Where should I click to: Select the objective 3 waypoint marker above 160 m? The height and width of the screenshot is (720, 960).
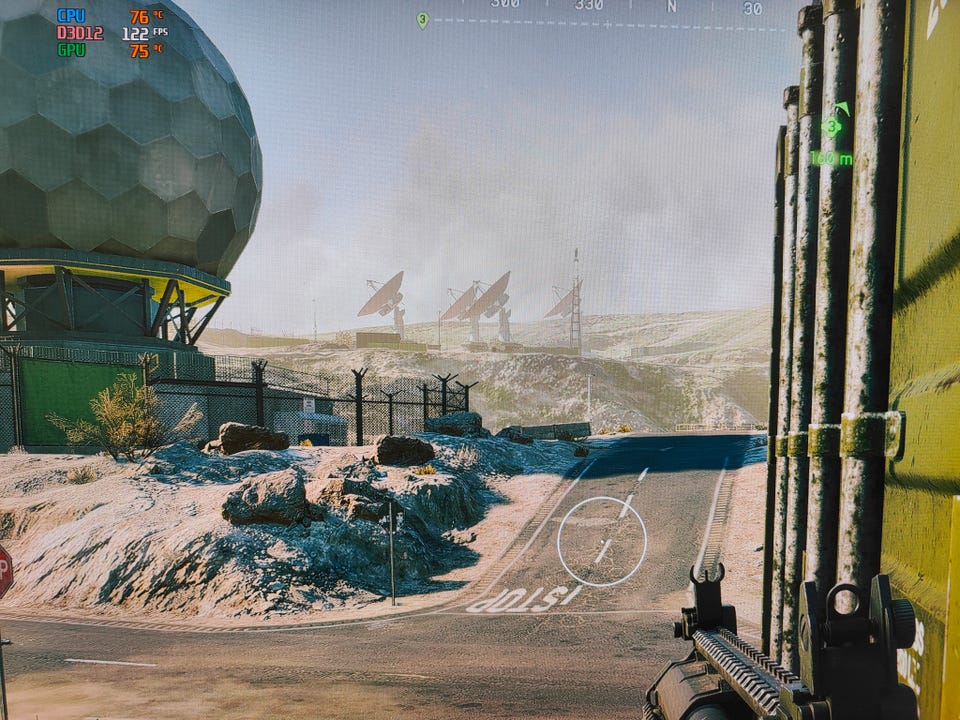(832, 126)
